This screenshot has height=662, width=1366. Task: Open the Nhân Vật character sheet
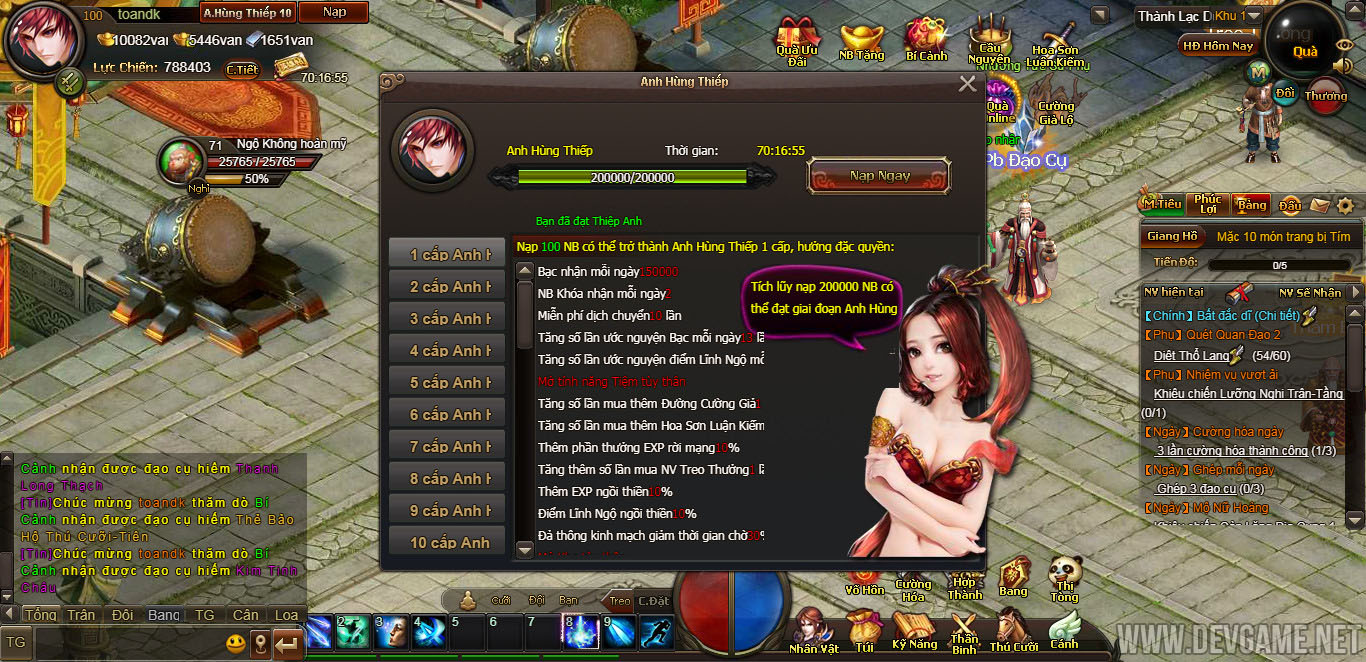813,630
